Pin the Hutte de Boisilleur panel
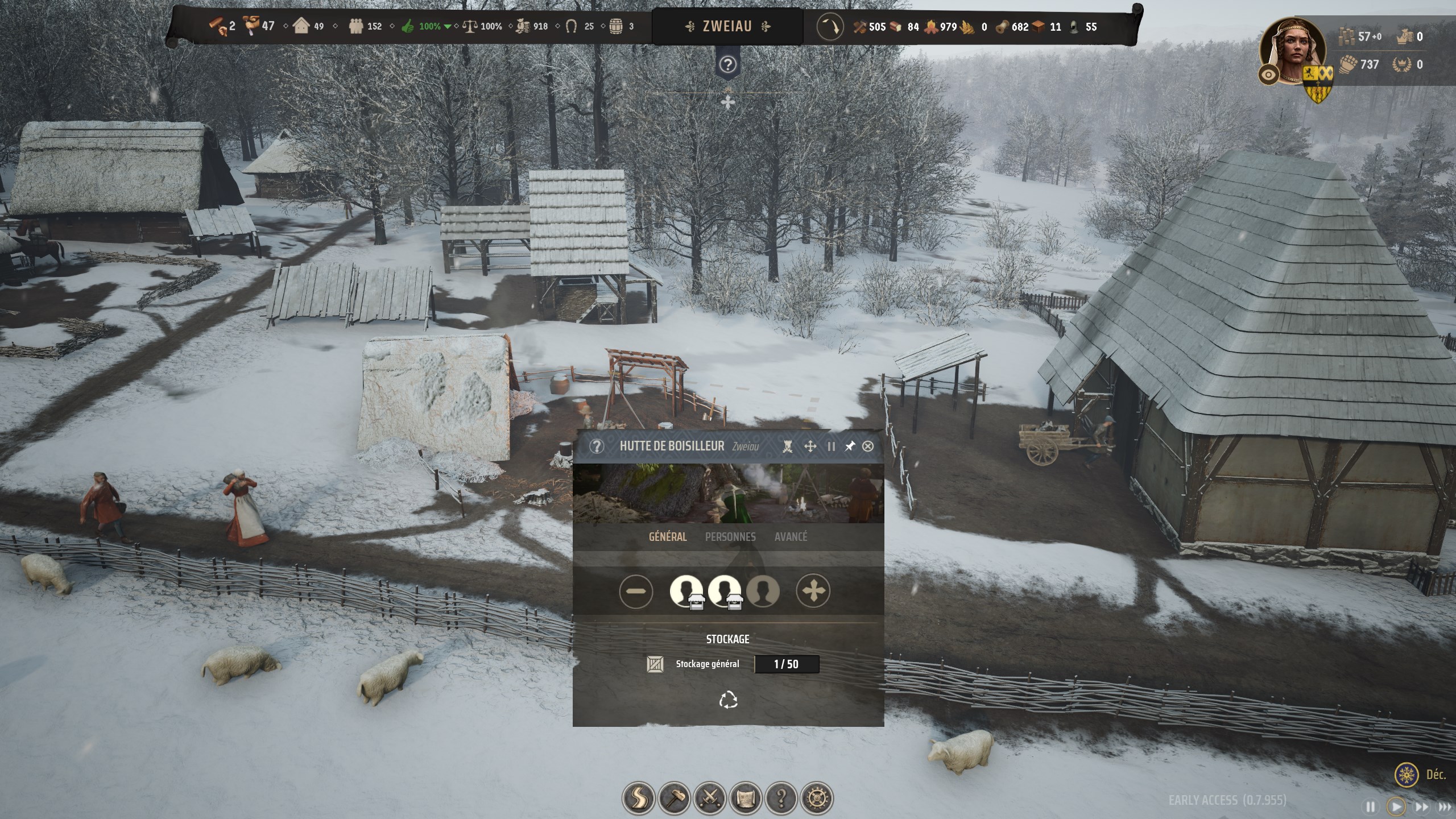Viewport: 1456px width, 819px height. pos(849,446)
